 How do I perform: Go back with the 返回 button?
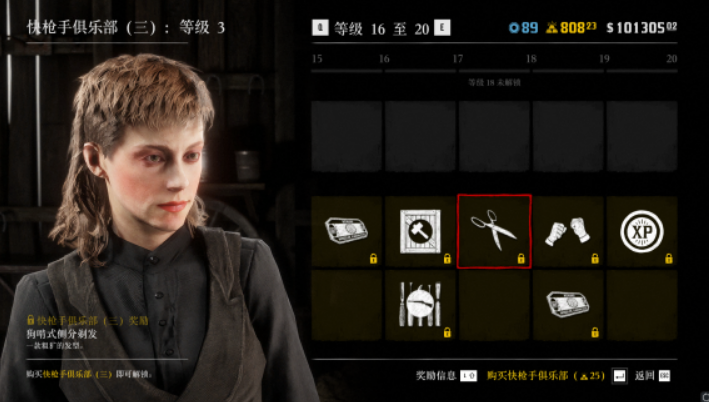point(654,375)
